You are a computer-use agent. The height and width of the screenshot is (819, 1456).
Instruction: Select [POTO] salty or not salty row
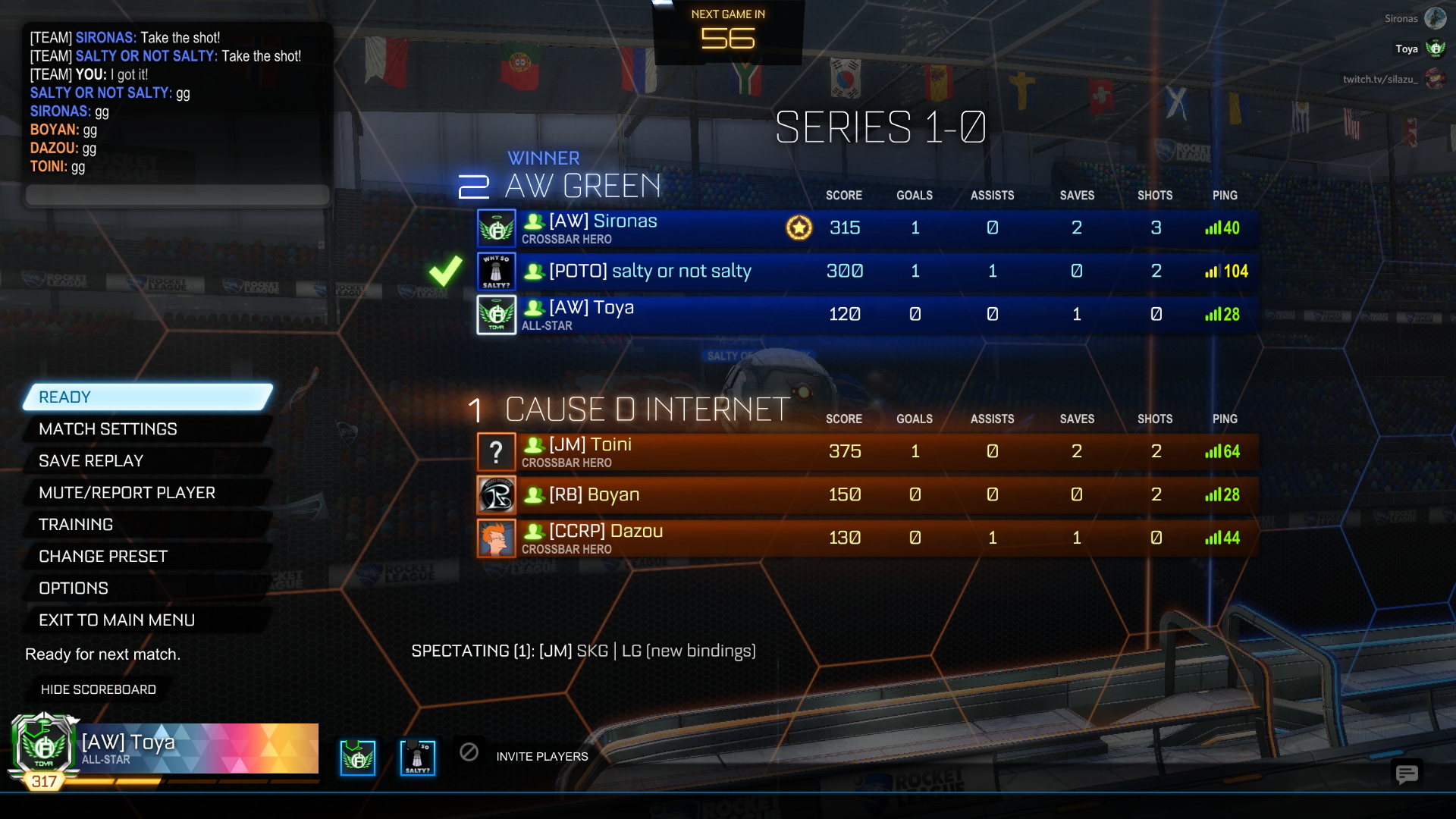(x=864, y=271)
